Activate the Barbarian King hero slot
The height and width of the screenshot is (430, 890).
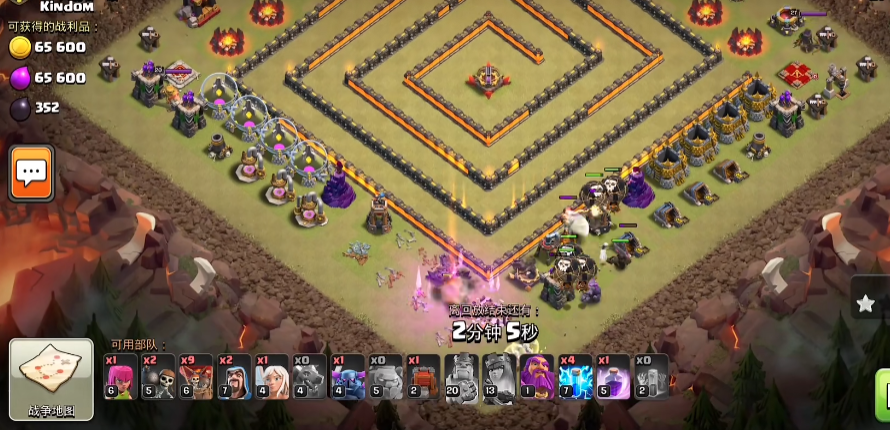coord(462,377)
